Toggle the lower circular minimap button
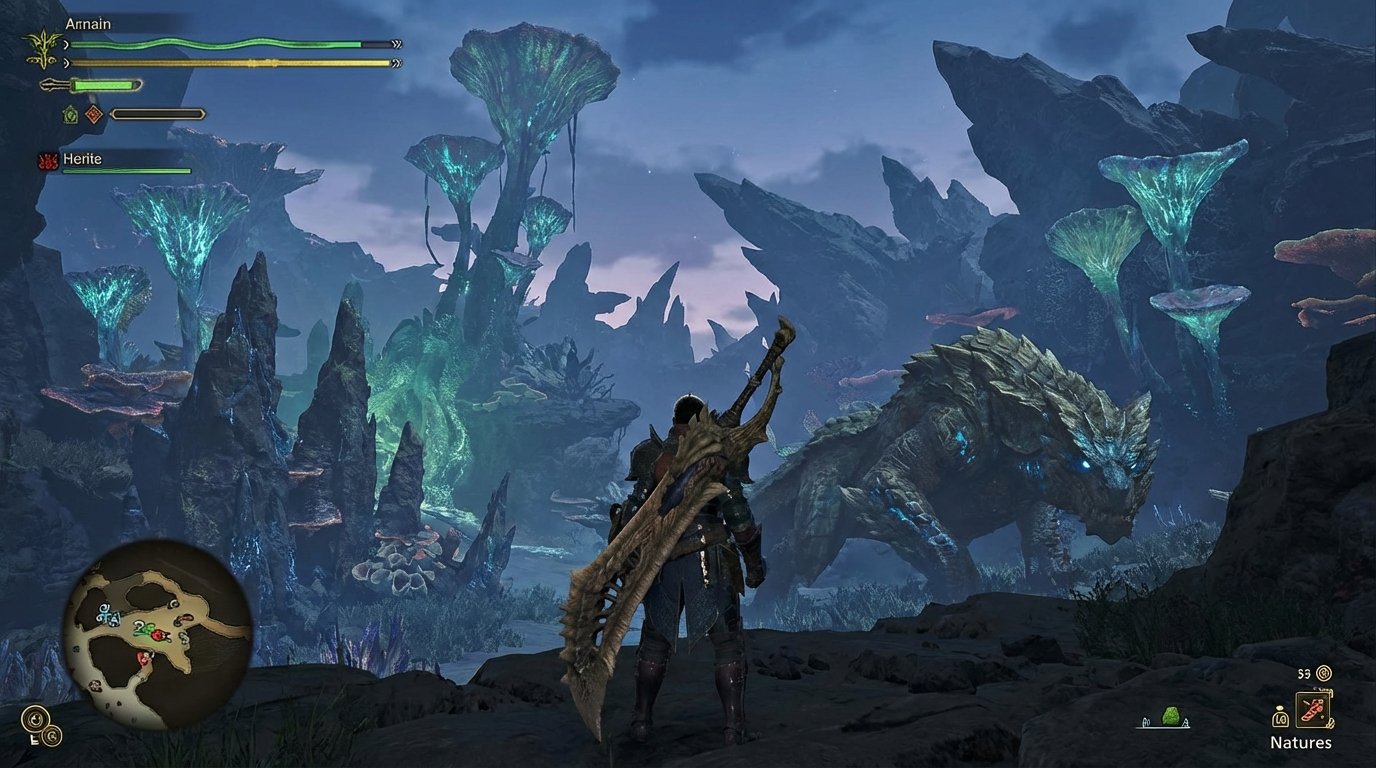The image size is (1376, 768). pyautogui.click(x=52, y=737)
